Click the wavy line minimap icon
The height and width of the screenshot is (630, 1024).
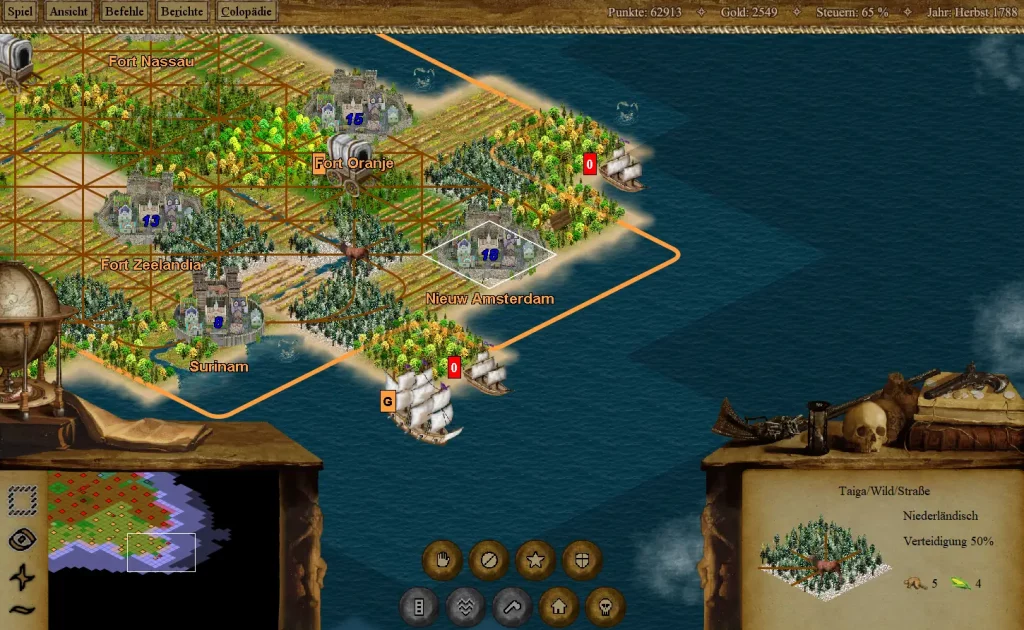click(x=23, y=609)
